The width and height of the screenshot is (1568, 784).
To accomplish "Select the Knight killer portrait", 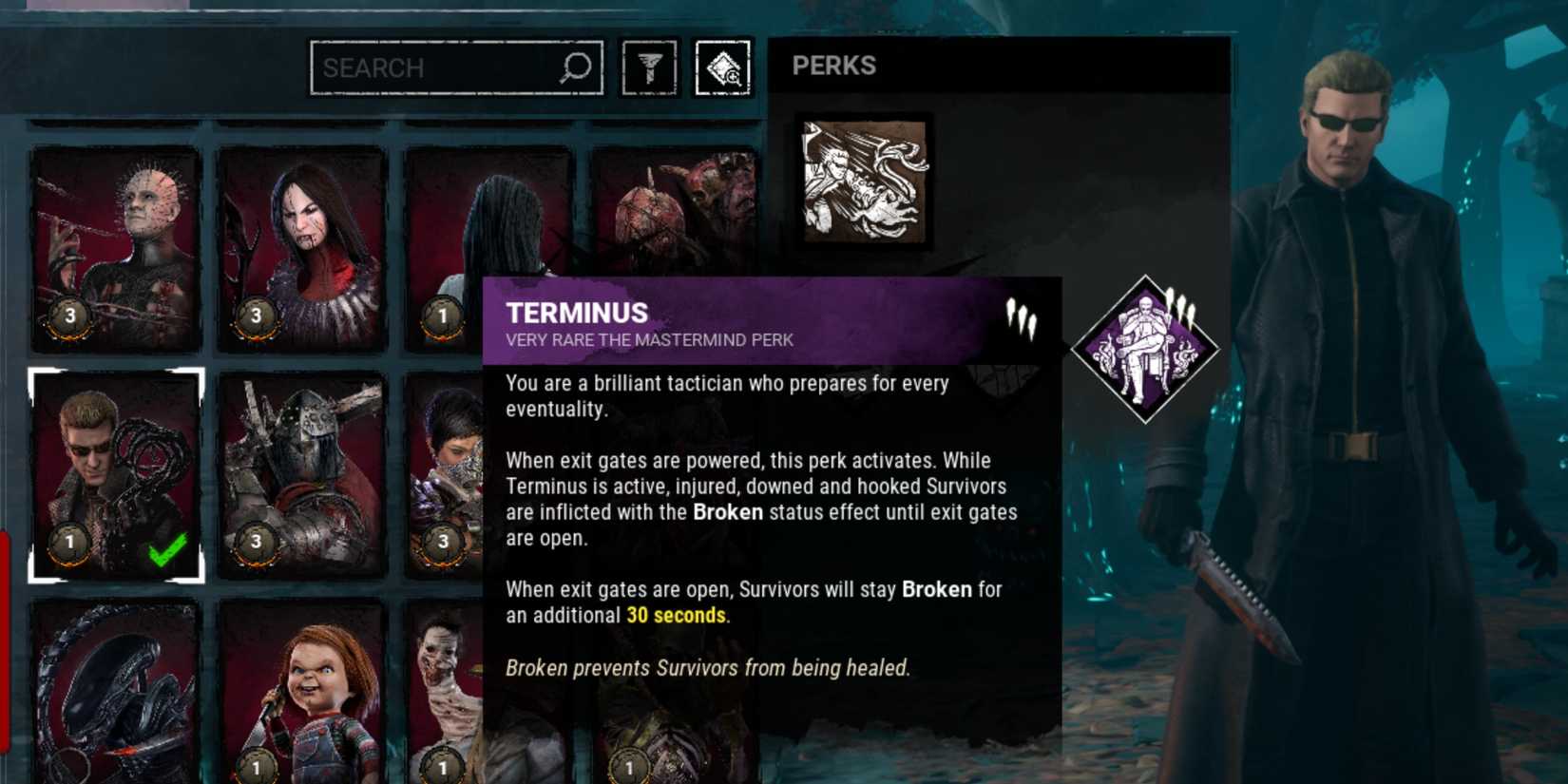I will pyautogui.click(x=302, y=456).
